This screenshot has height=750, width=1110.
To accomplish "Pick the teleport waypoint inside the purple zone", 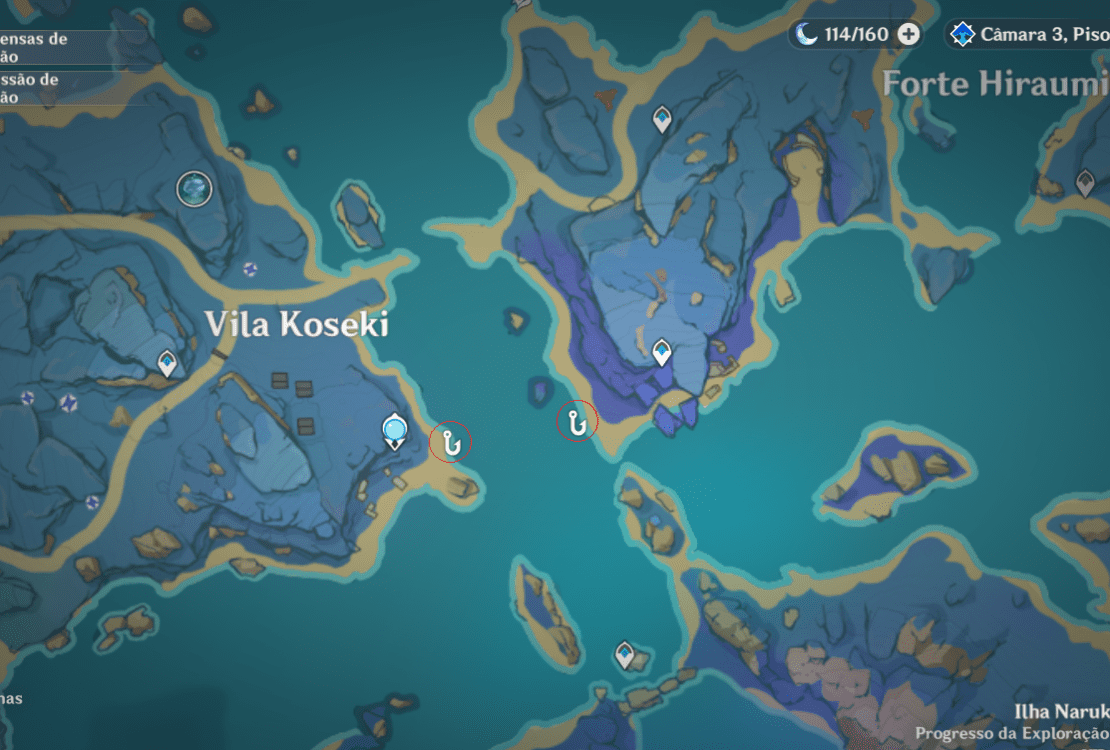I will 661,352.
